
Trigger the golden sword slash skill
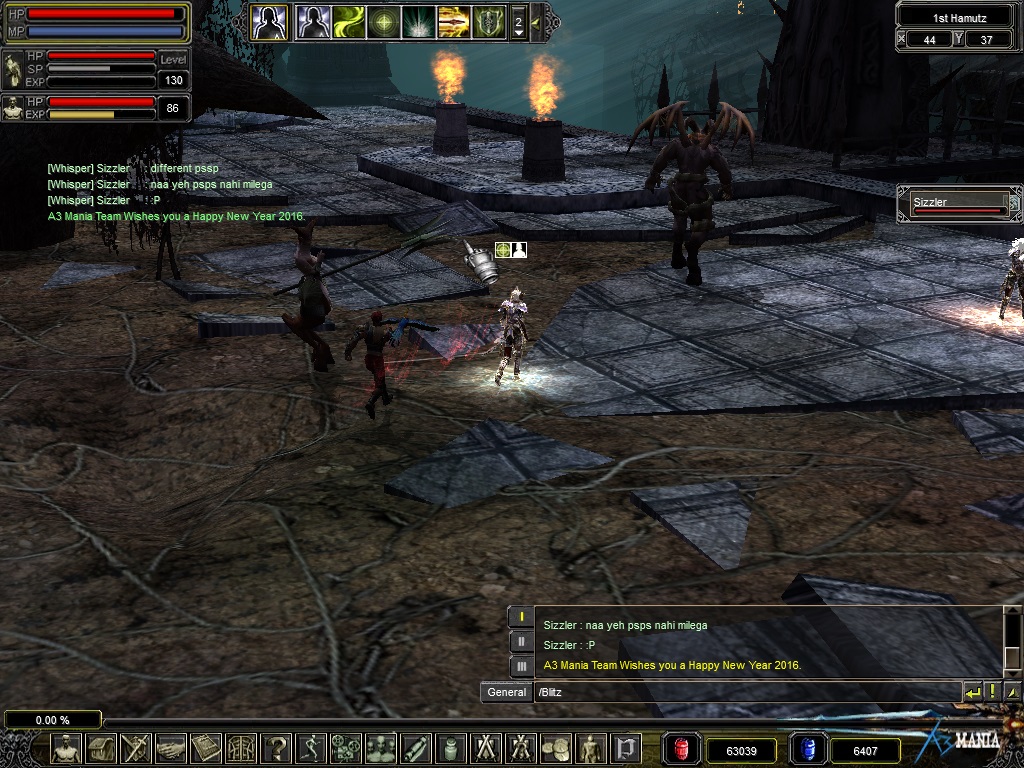(x=453, y=21)
